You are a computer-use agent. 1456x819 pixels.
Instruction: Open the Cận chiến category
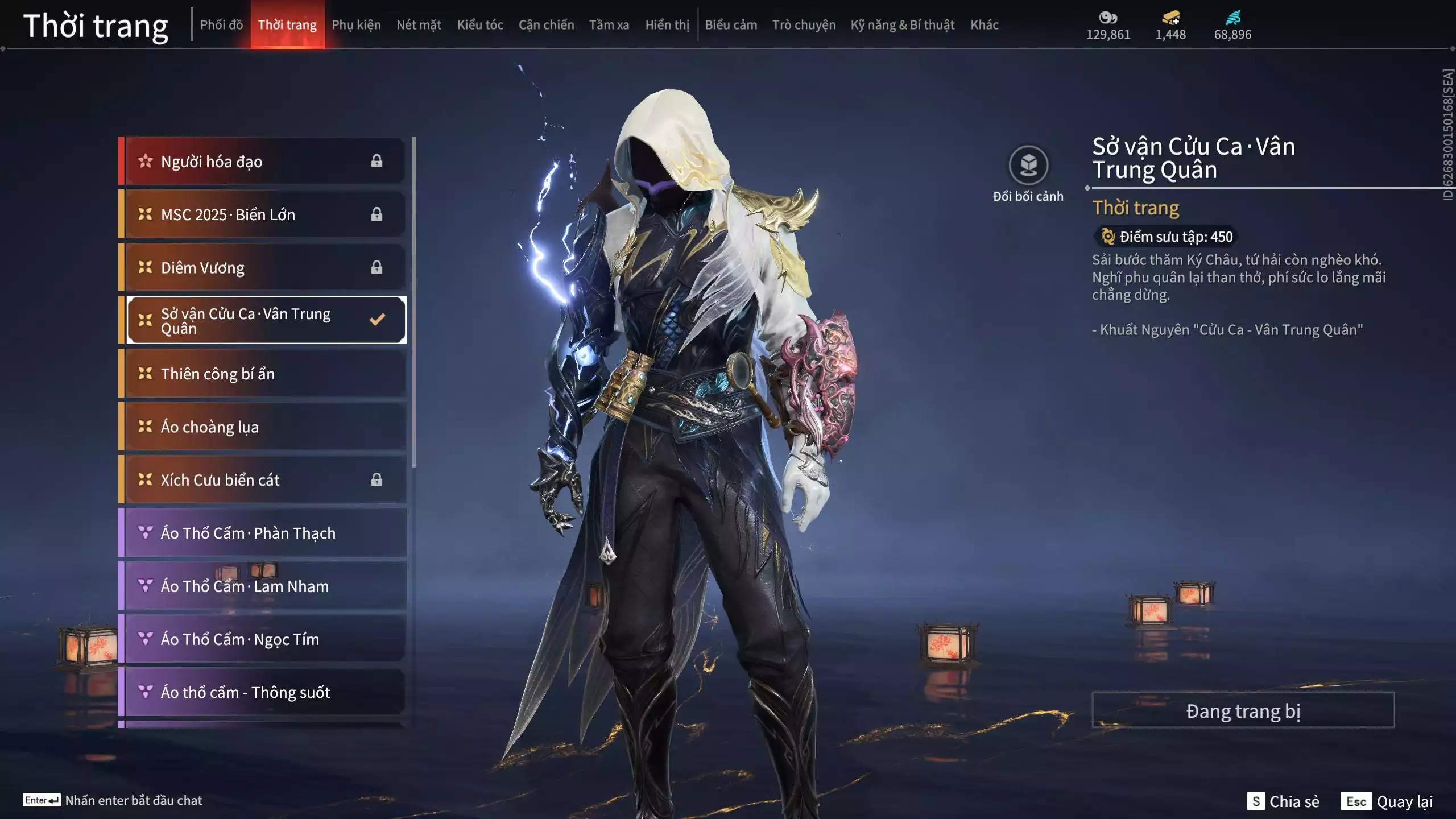(546, 25)
